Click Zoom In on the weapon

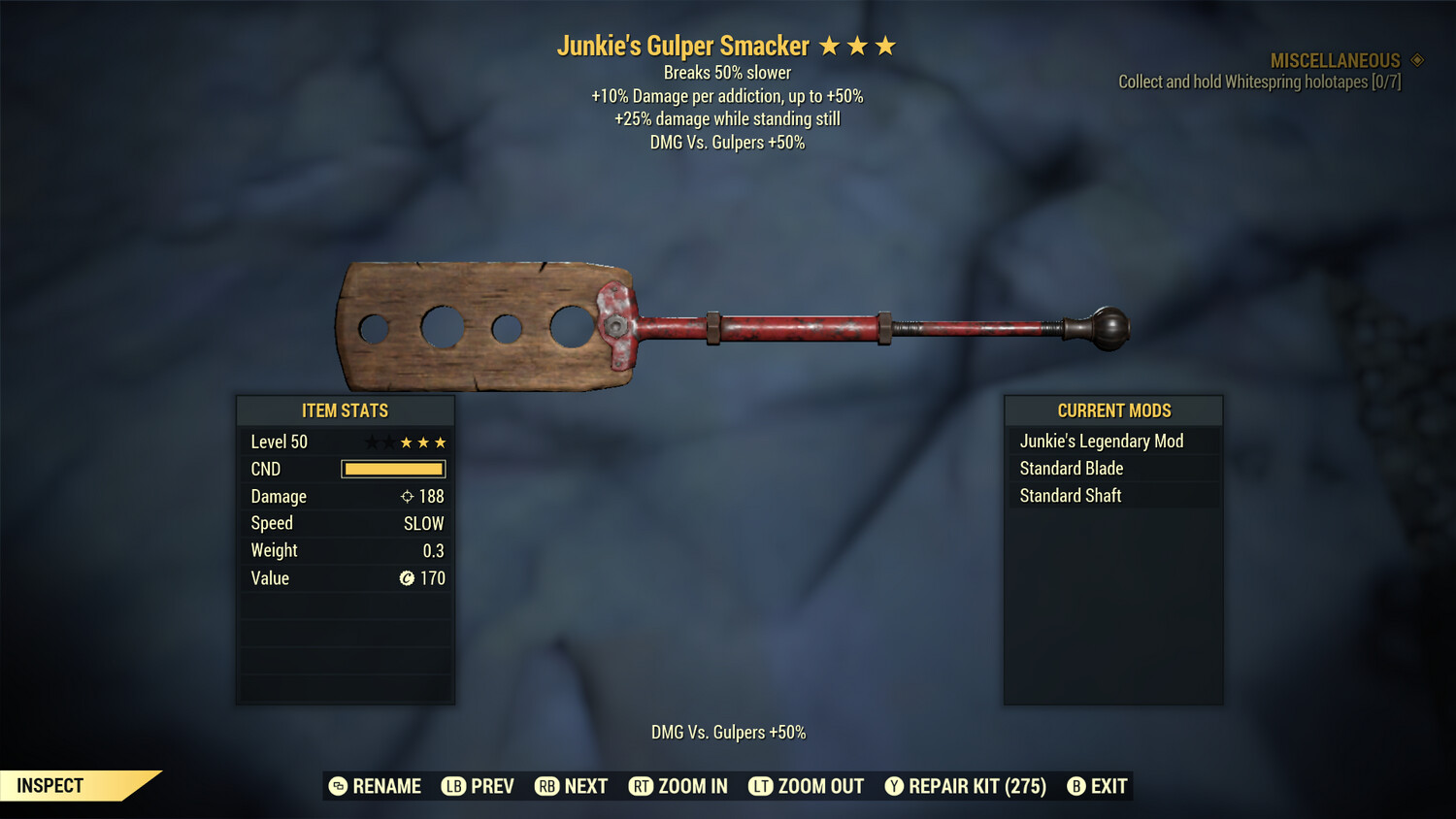(678, 786)
